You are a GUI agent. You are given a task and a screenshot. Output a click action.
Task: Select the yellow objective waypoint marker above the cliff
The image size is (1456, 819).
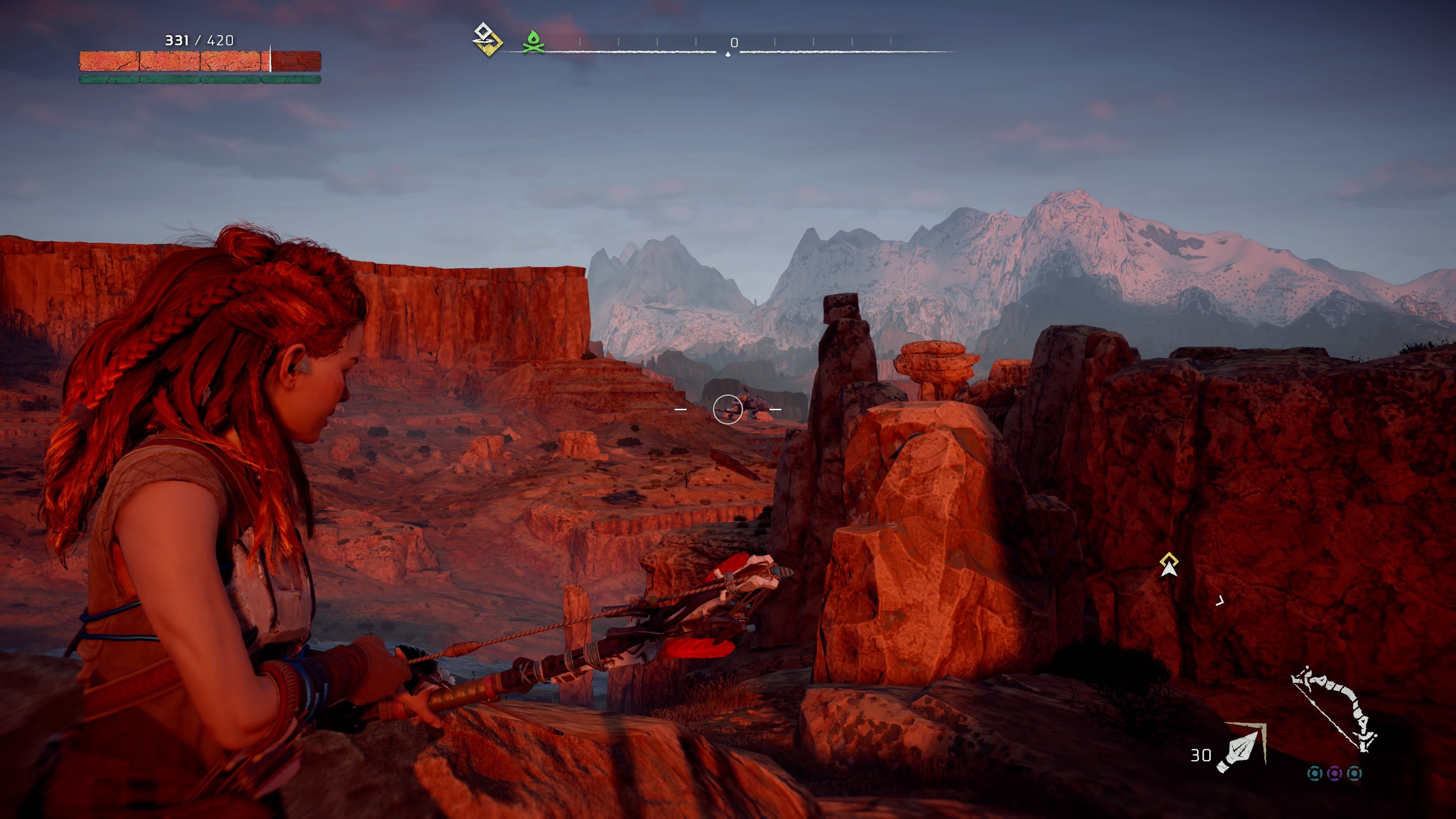(1169, 559)
